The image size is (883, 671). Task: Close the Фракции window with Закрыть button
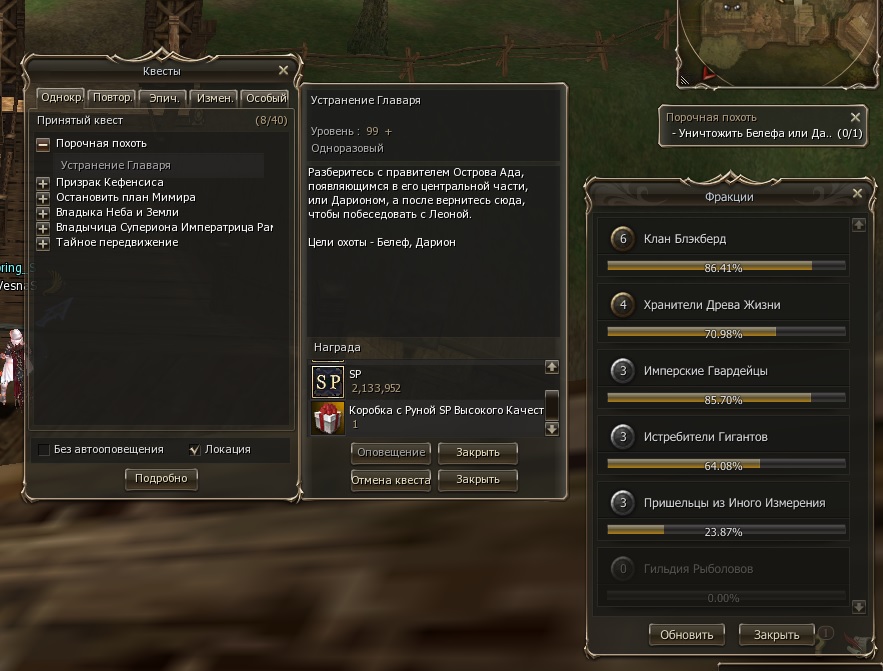[776, 634]
